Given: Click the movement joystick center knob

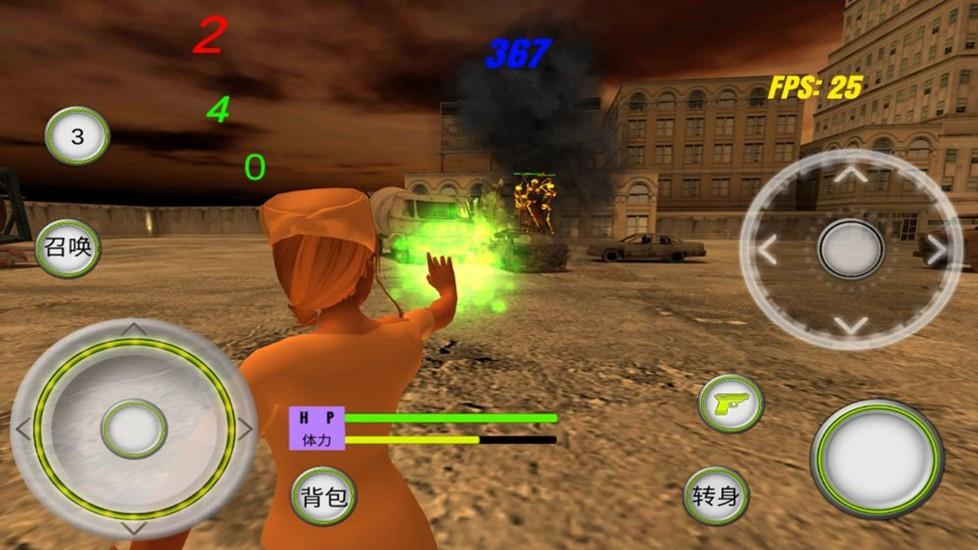Looking at the screenshot, I should [x=133, y=429].
